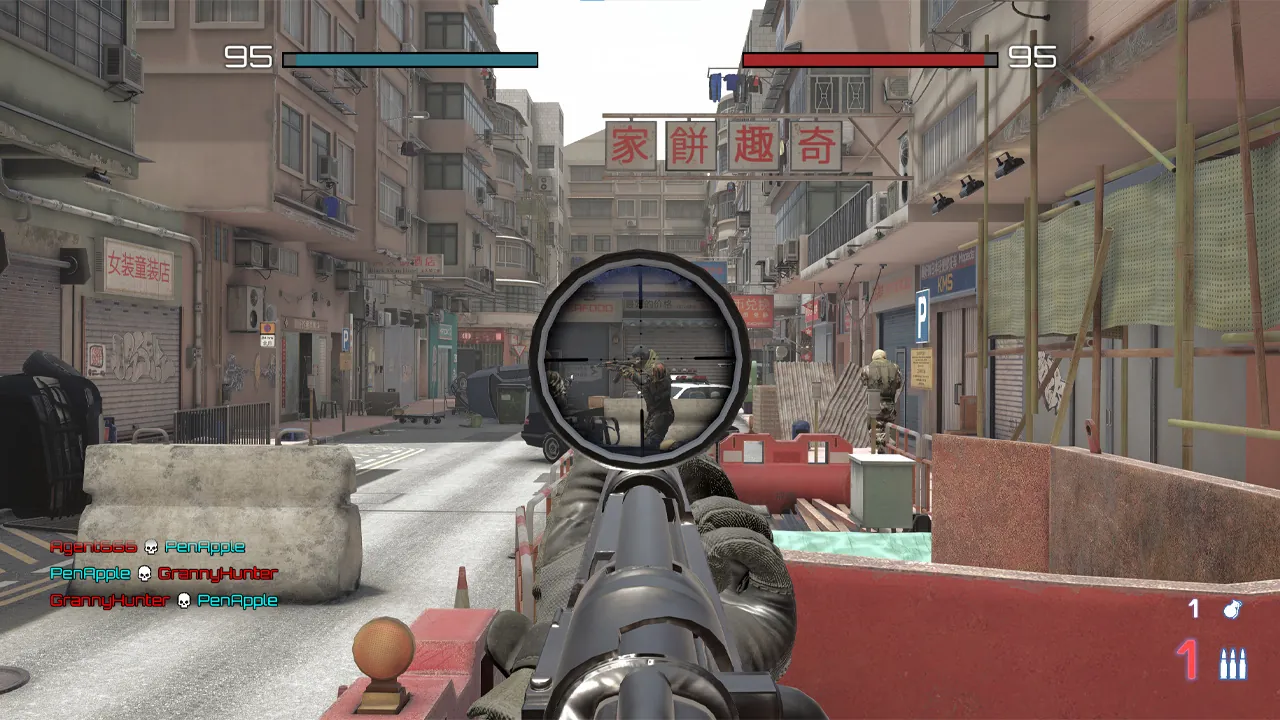Click the blue team health bar
Screen dimensions: 1280x720
click(x=410, y=59)
